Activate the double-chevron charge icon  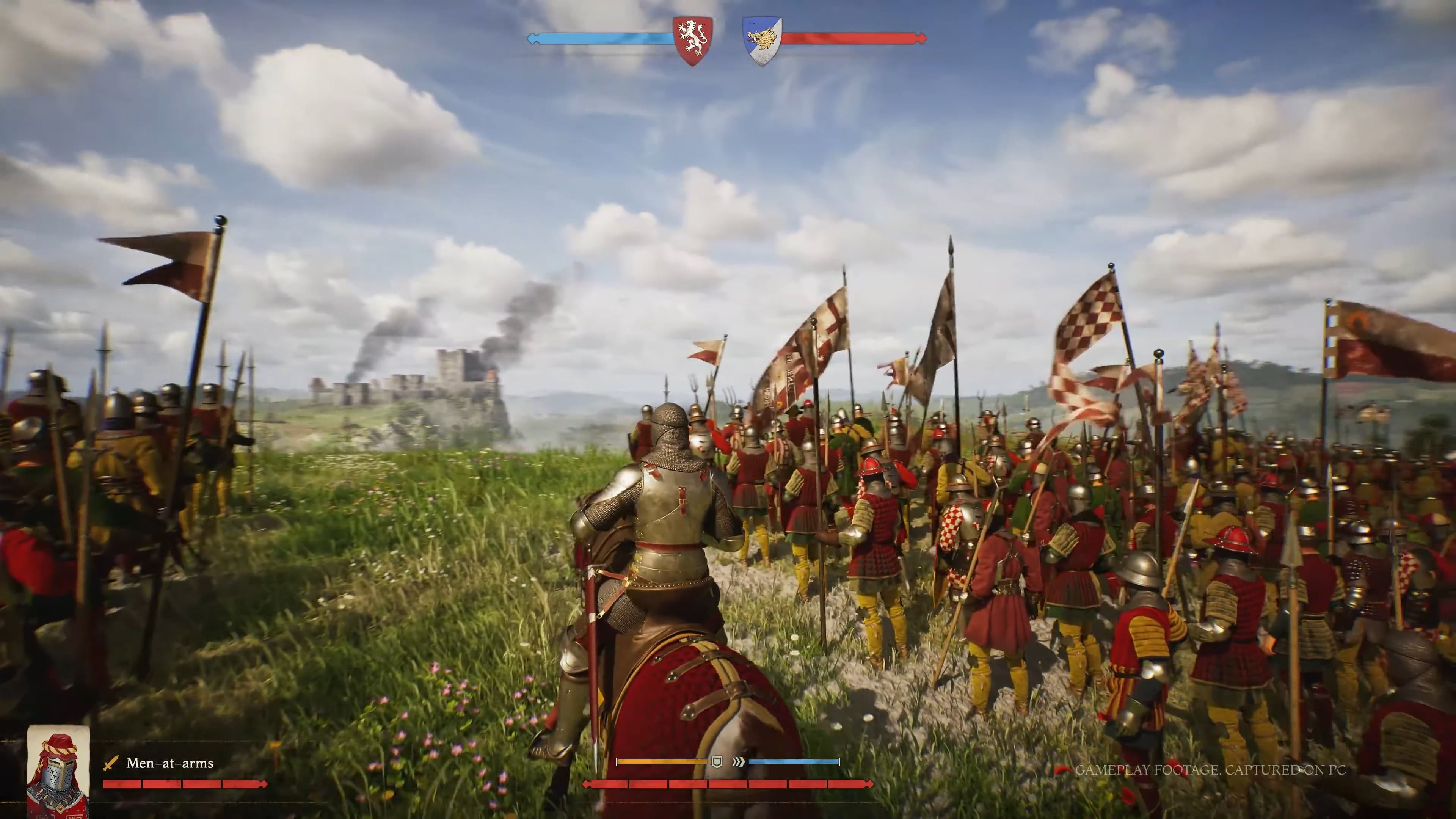point(738,762)
